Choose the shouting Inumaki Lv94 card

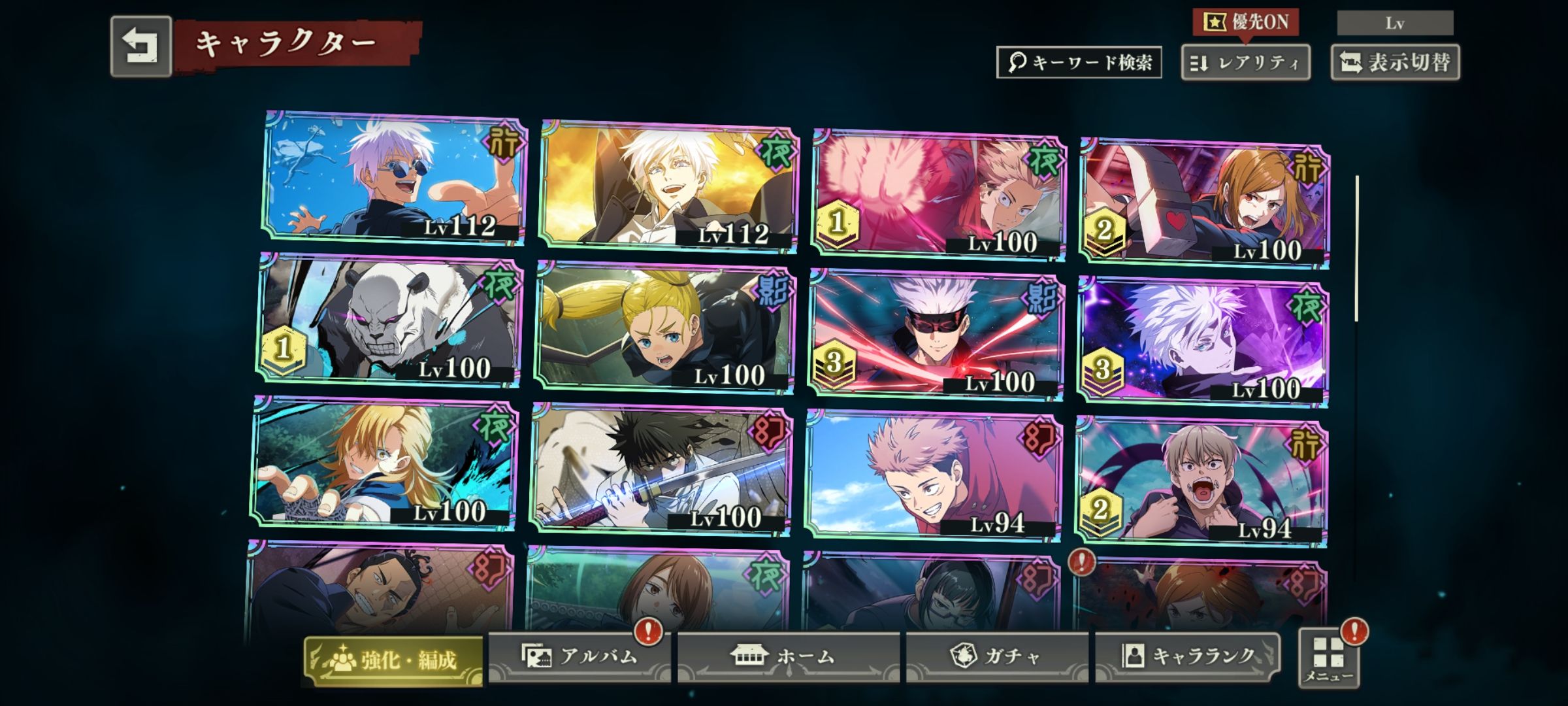point(1201,482)
